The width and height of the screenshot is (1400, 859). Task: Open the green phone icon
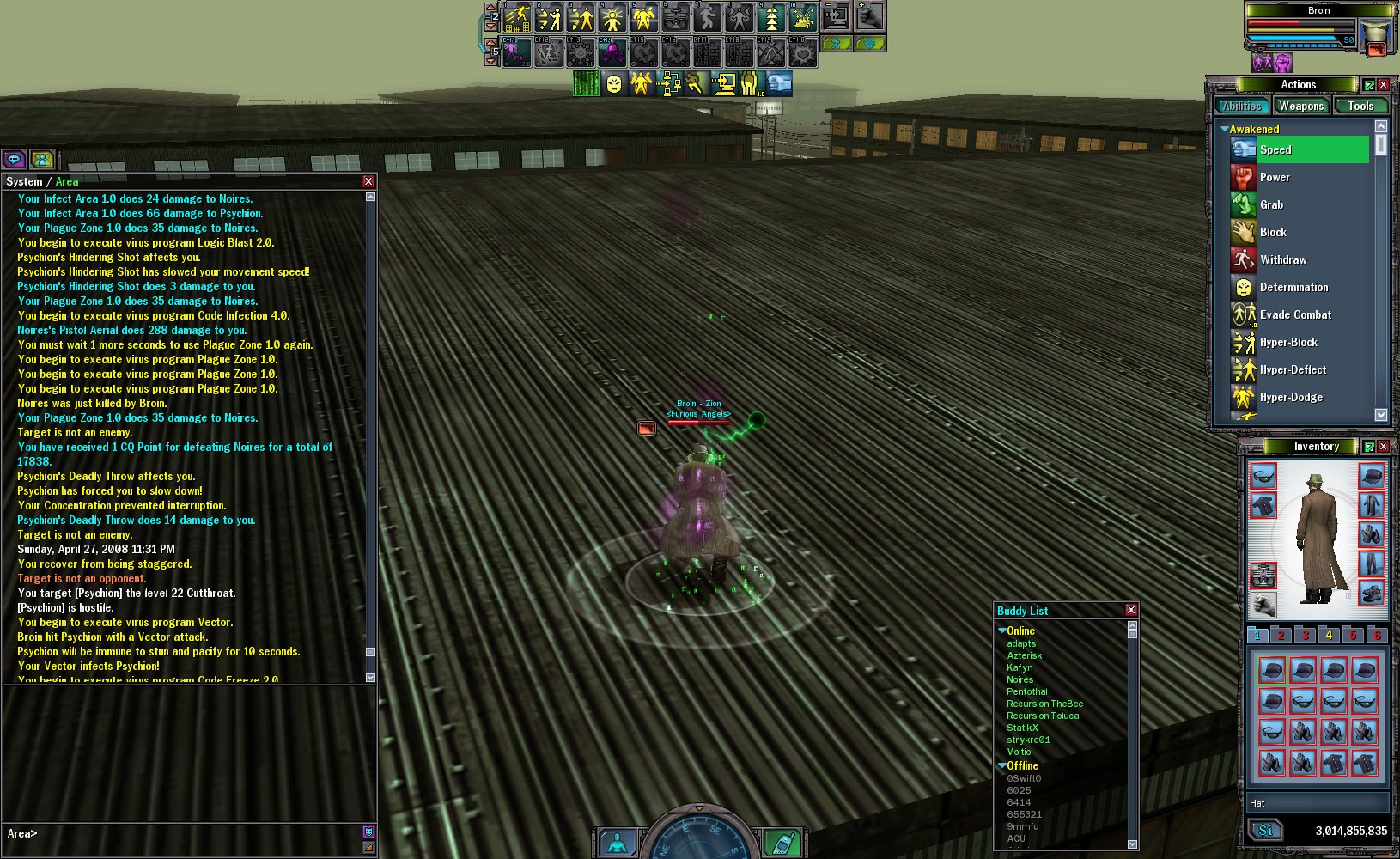pyautogui.click(x=782, y=844)
